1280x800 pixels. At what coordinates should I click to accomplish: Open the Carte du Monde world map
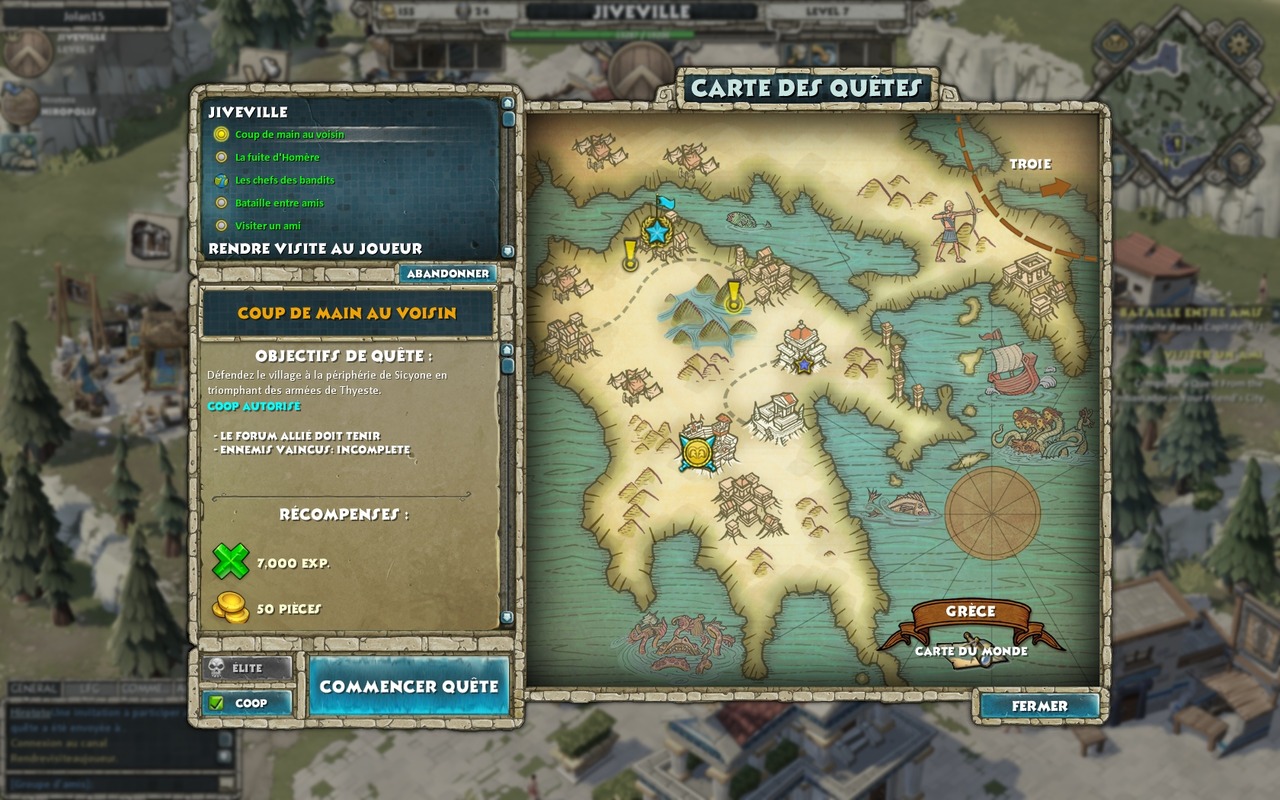(x=970, y=651)
